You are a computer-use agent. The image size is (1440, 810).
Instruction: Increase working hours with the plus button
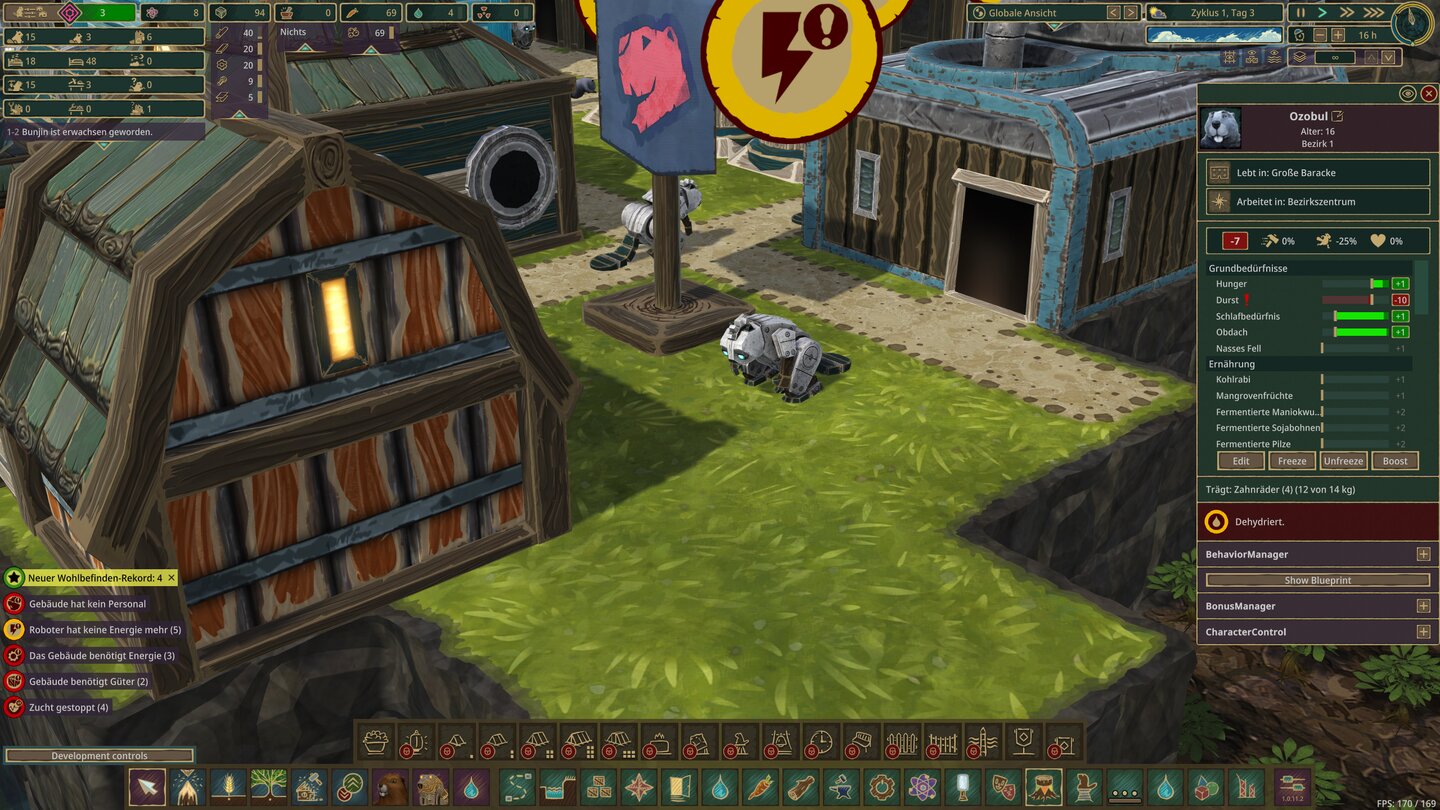(x=1338, y=35)
